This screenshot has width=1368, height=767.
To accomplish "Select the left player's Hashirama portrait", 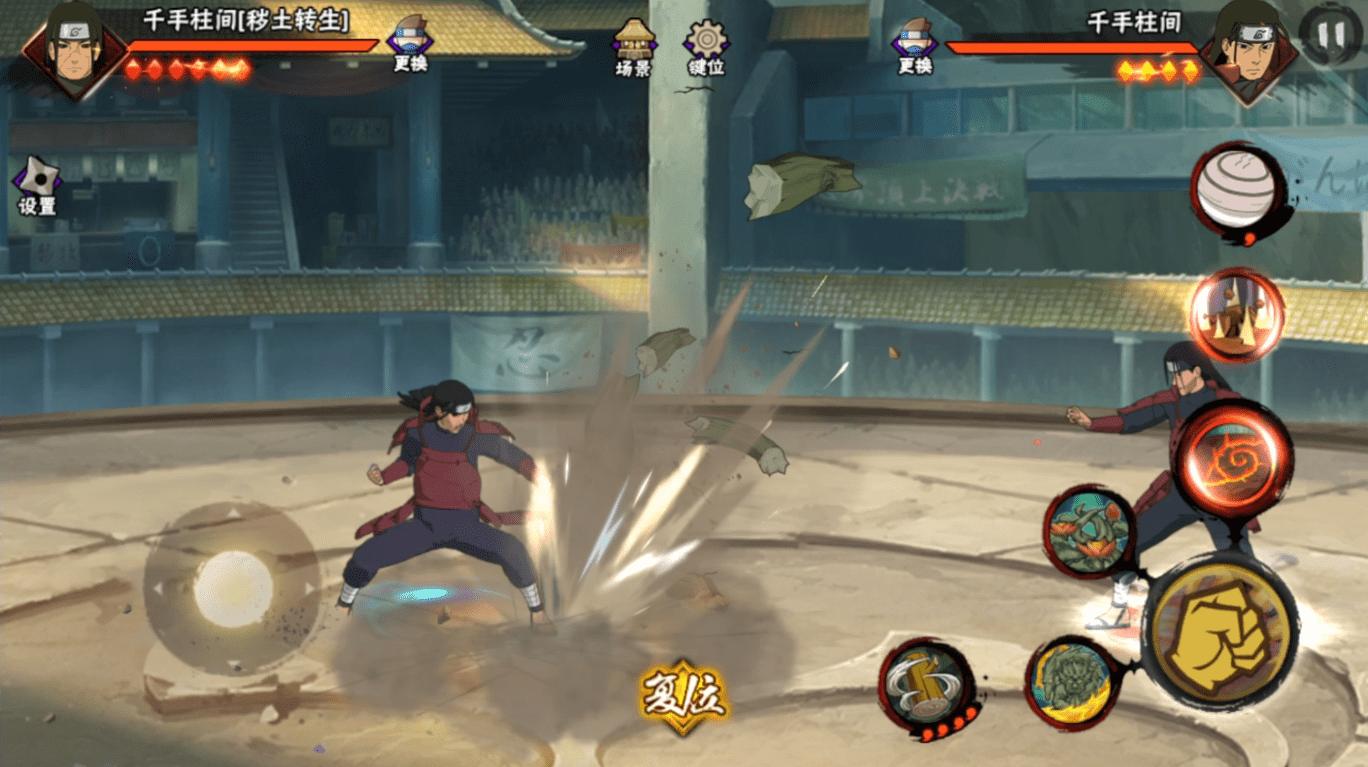I will coord(73,48).
